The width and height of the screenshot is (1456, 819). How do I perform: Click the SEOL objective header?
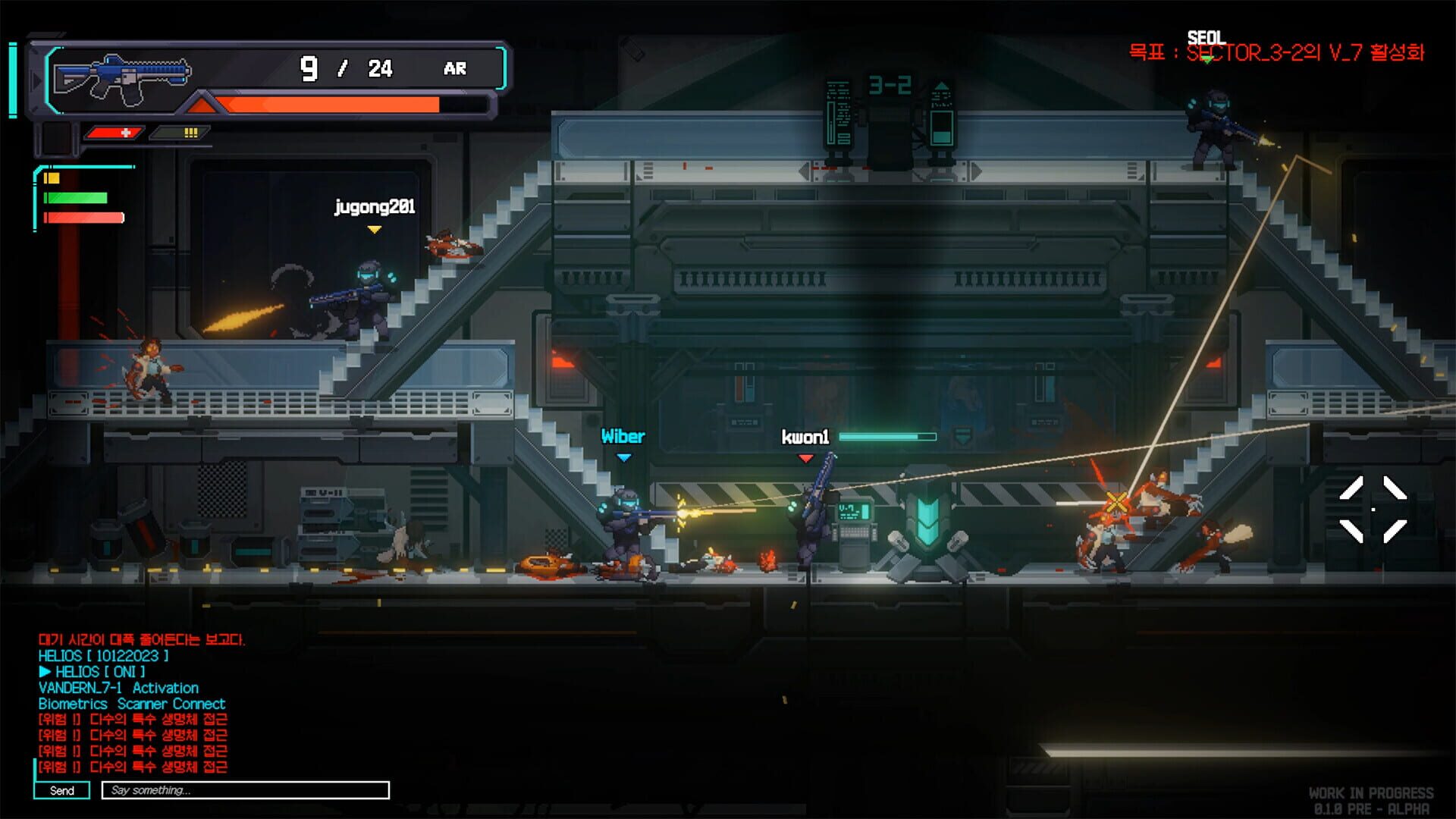pyautogui.click(x=1208, y=35)
